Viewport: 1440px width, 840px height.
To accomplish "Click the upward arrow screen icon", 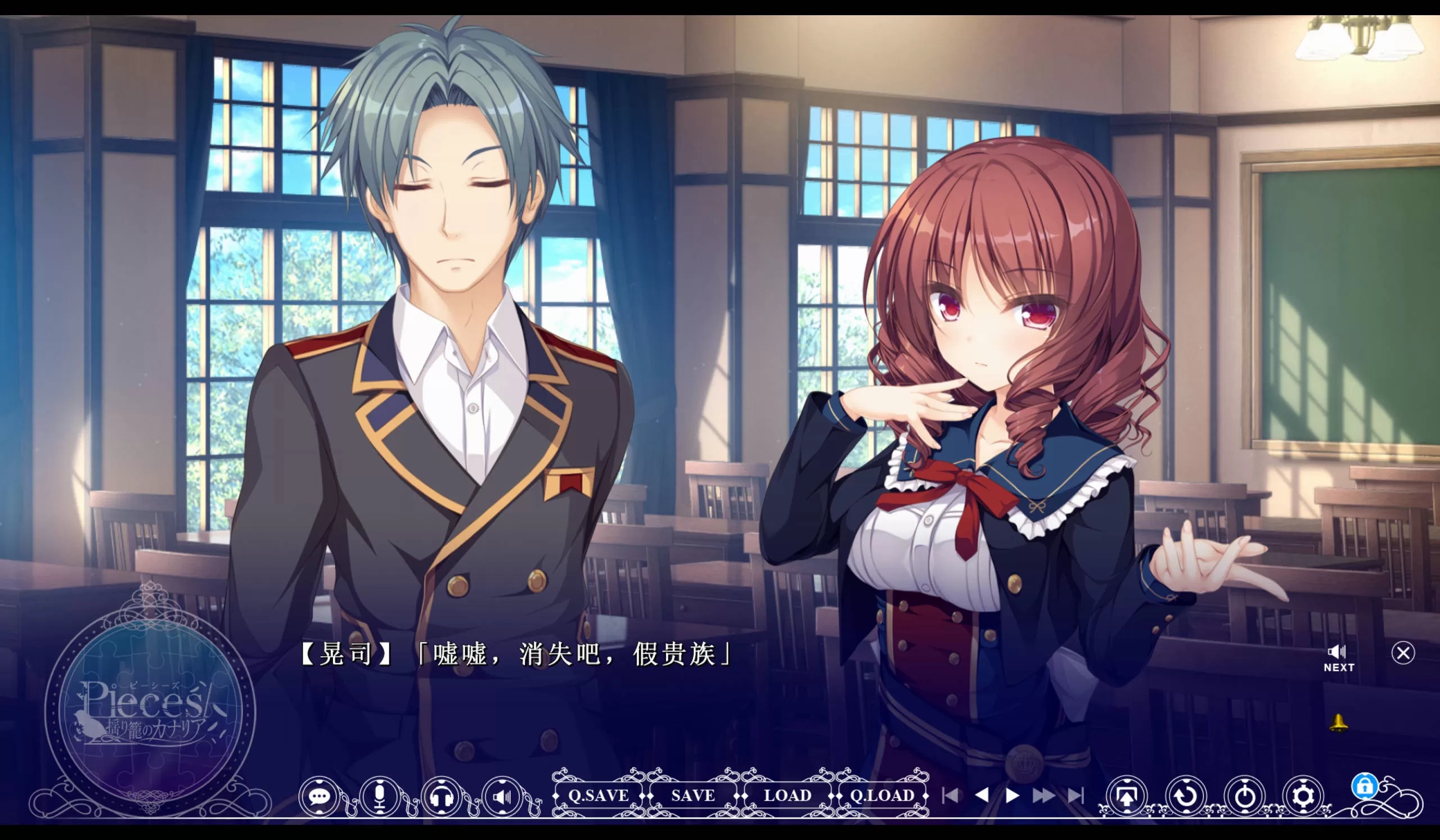I will (x=1126, y=796).
